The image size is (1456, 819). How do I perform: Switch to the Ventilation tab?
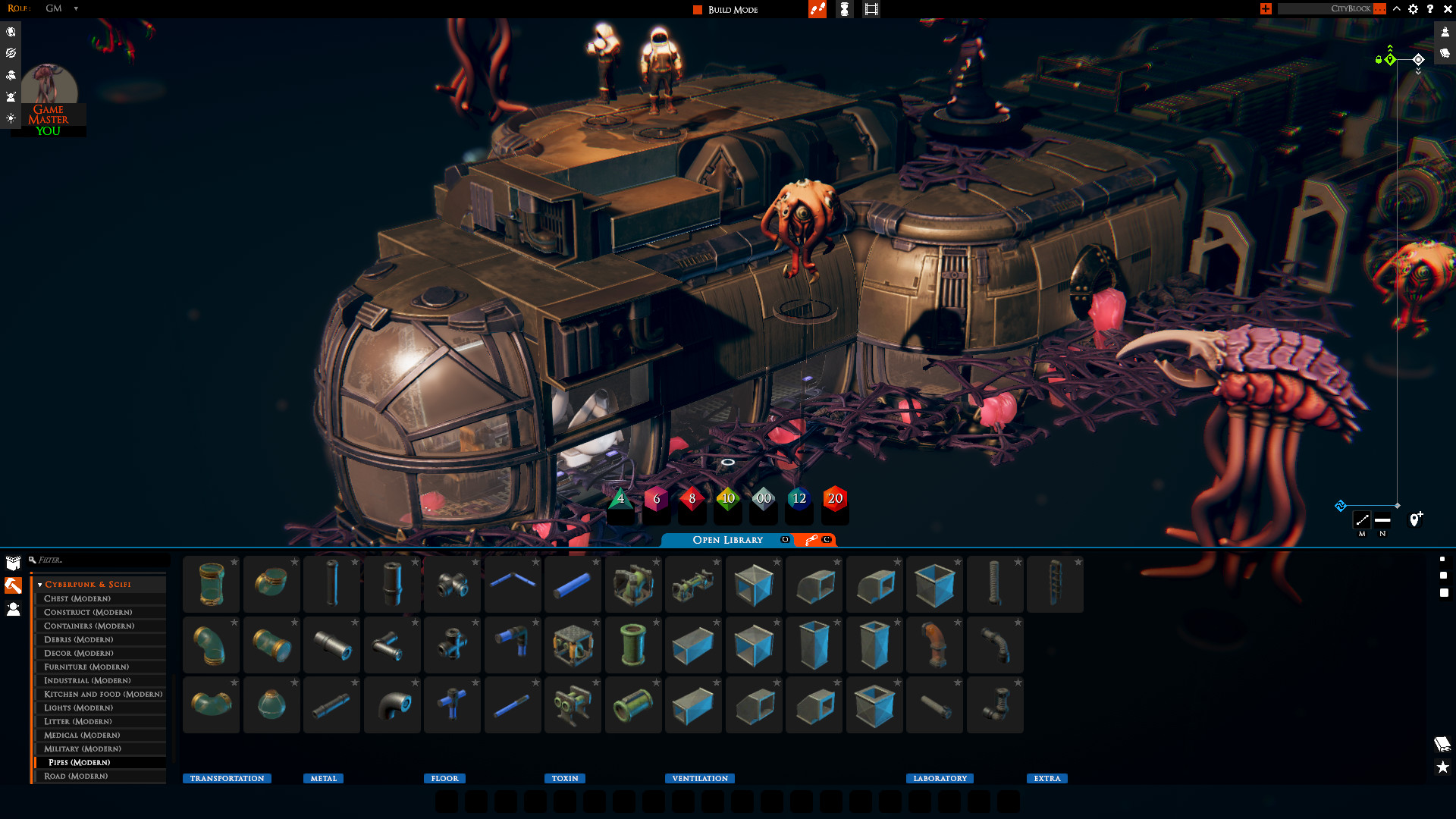[x=698, y=778]
